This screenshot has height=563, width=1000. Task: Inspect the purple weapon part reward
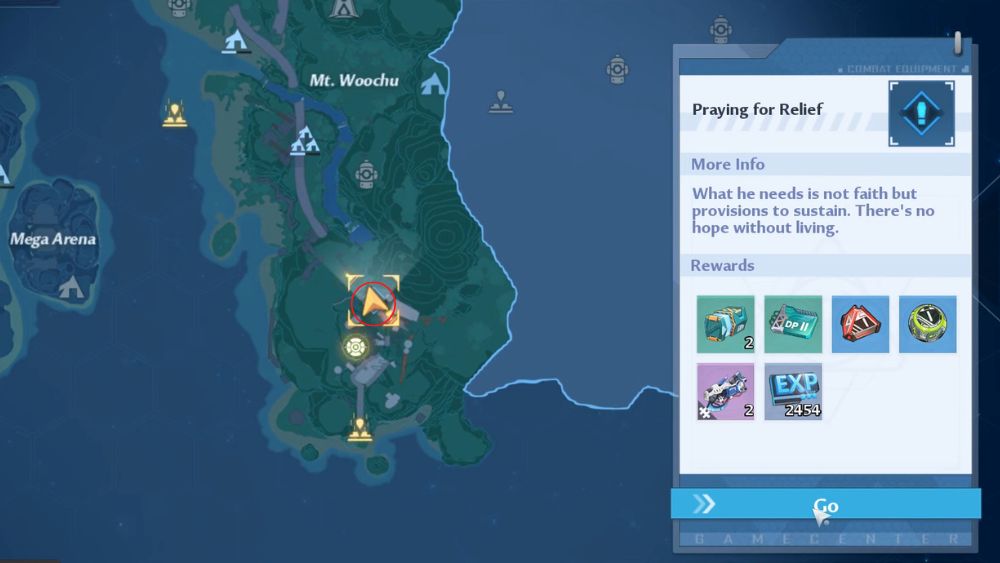click(726, 391)
